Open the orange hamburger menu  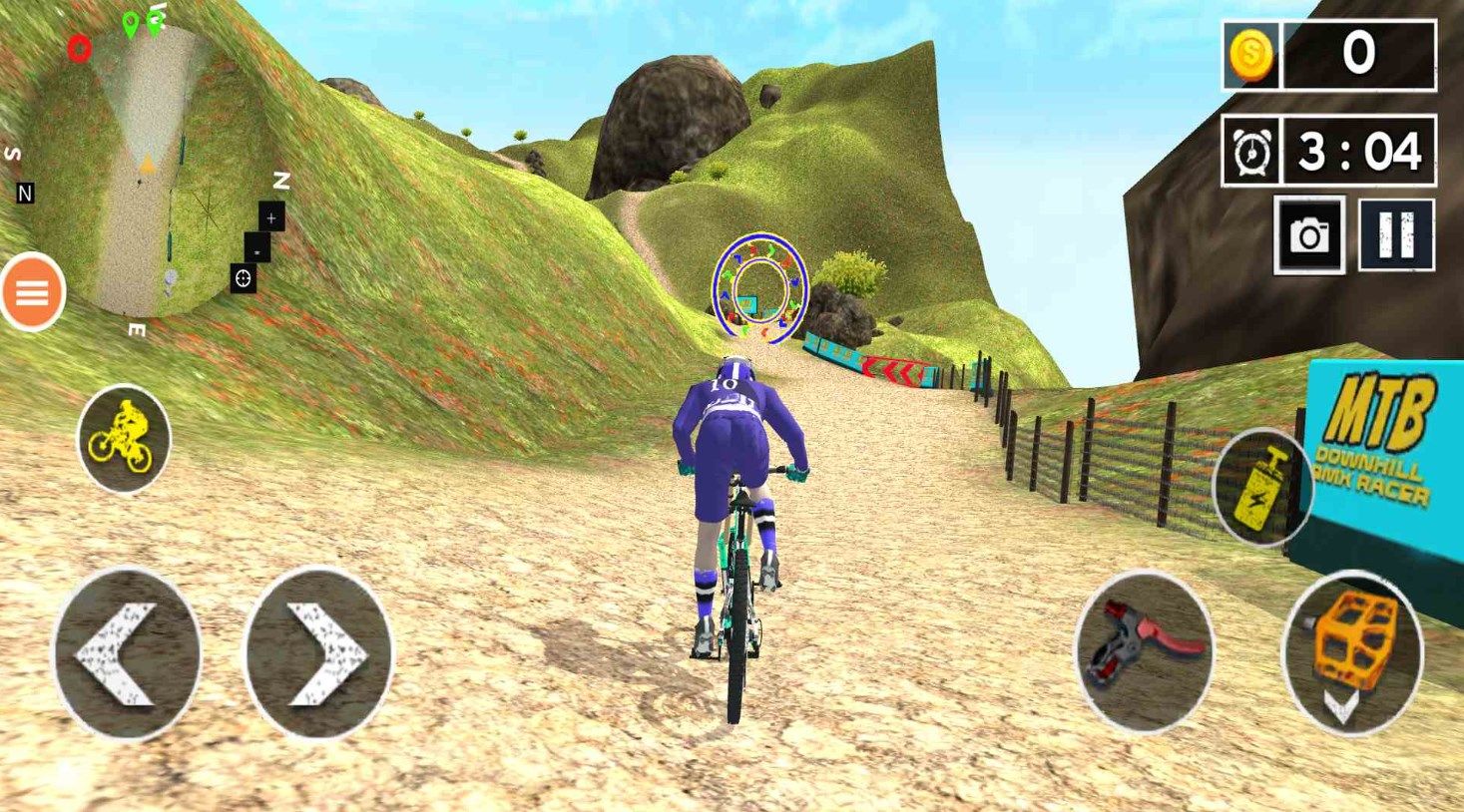[32, 292]
